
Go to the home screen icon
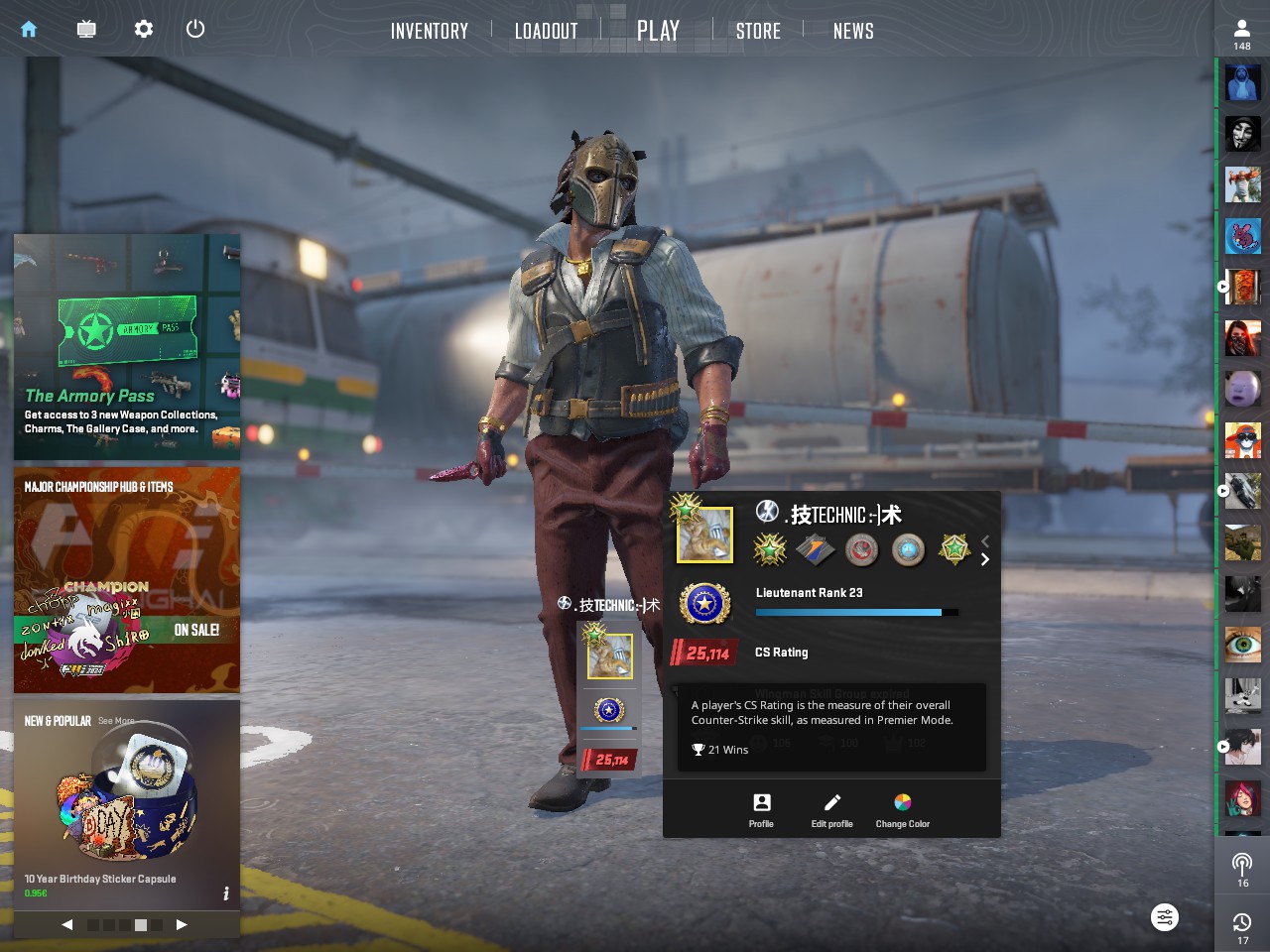pos(29,29)
